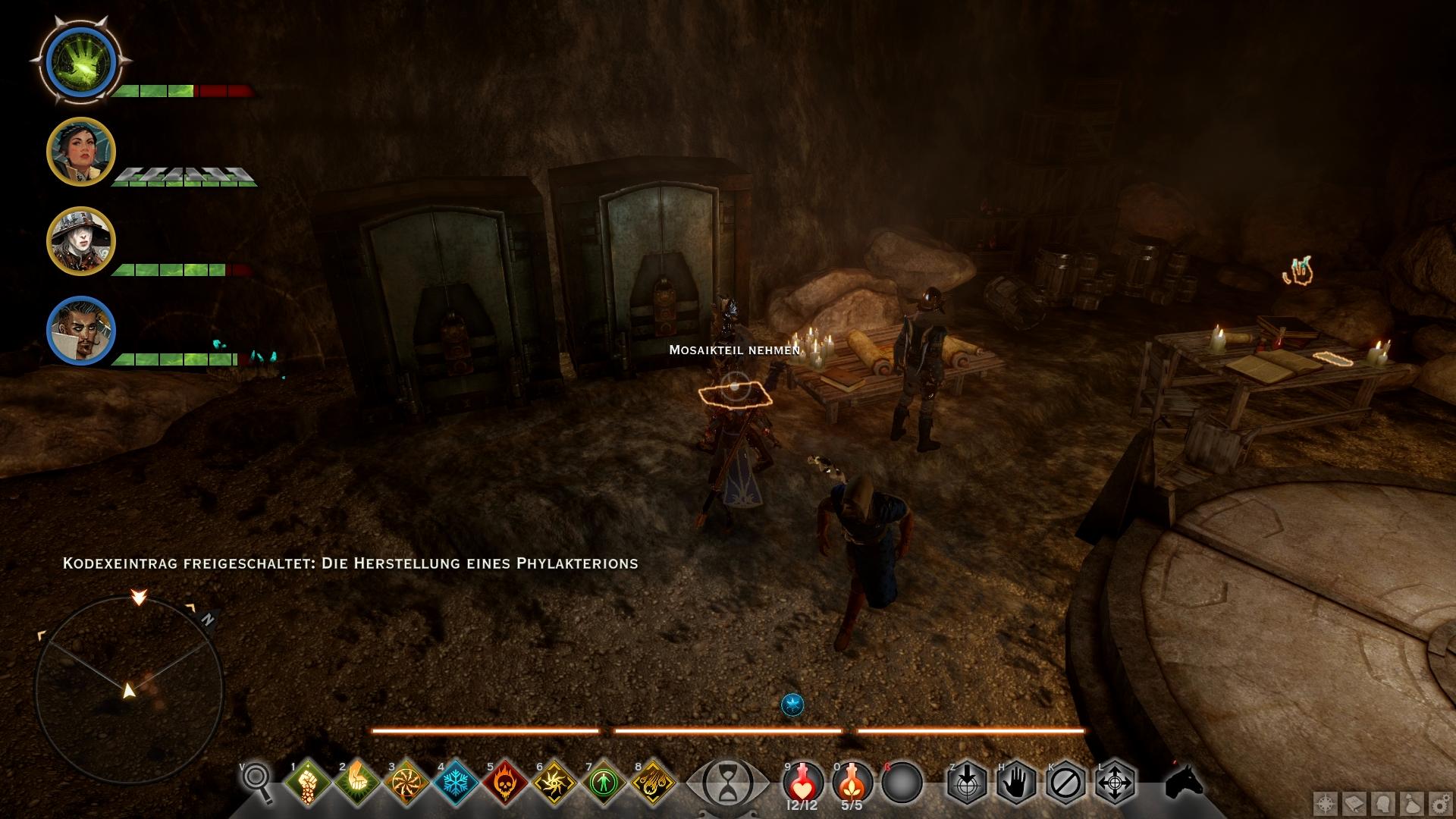1456x819 pixels.
Task: Trigger the green body silhouette ability
Action: [603, 783]
